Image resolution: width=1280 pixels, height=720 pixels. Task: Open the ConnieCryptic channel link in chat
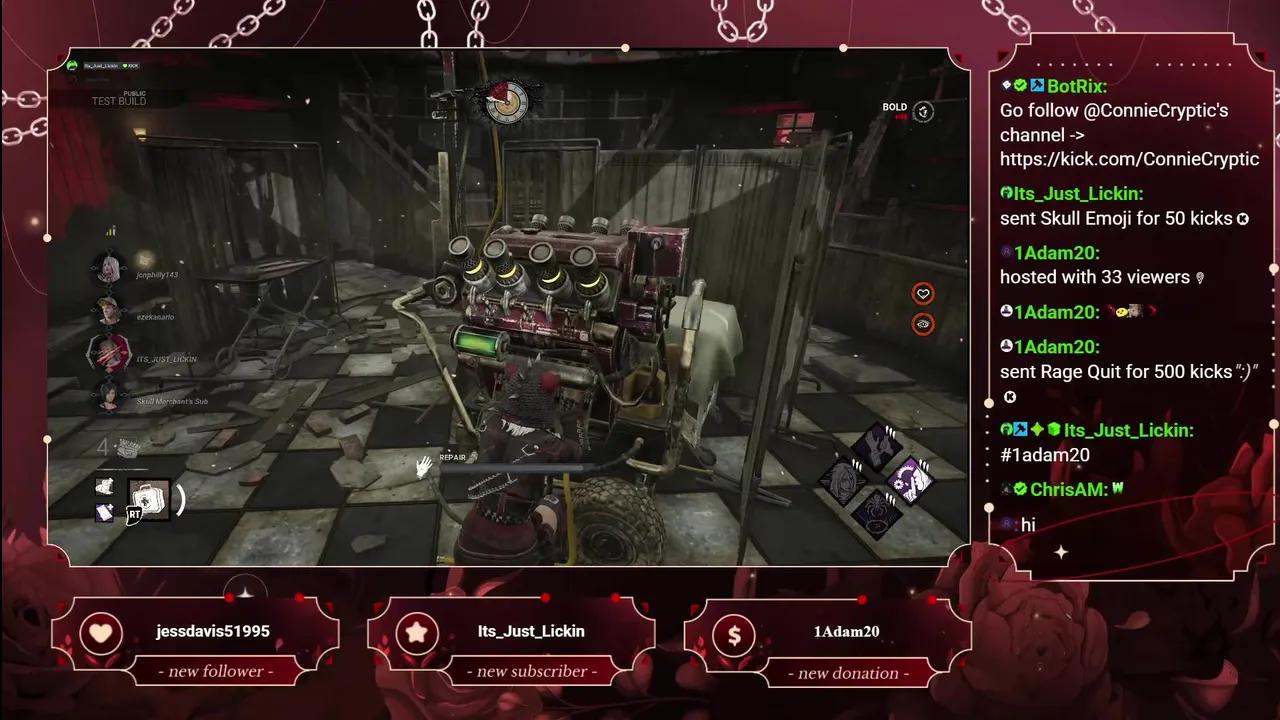pyautogui.click(x=1129, y=159)
